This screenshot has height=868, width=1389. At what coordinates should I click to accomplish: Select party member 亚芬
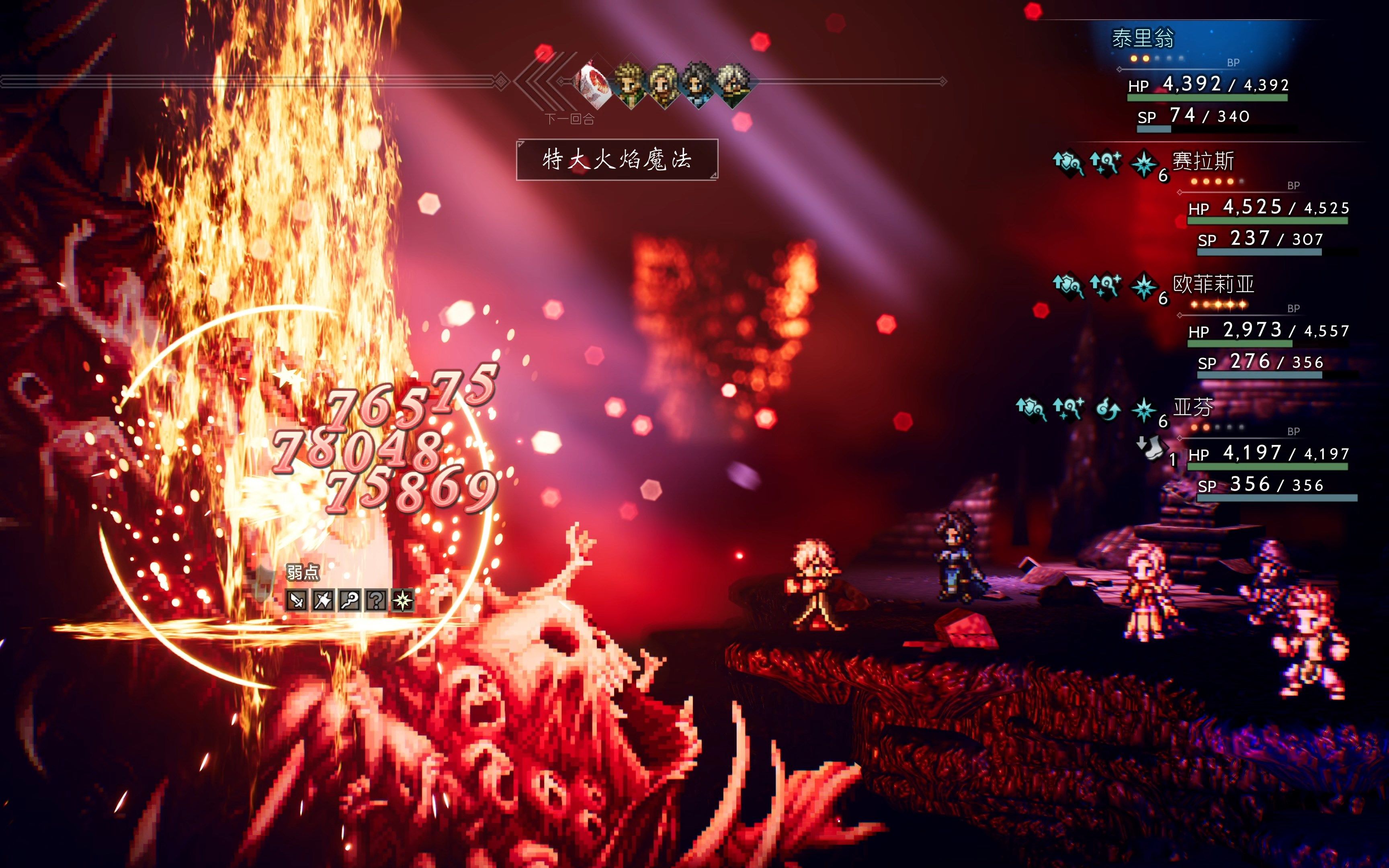point(1193,407)
